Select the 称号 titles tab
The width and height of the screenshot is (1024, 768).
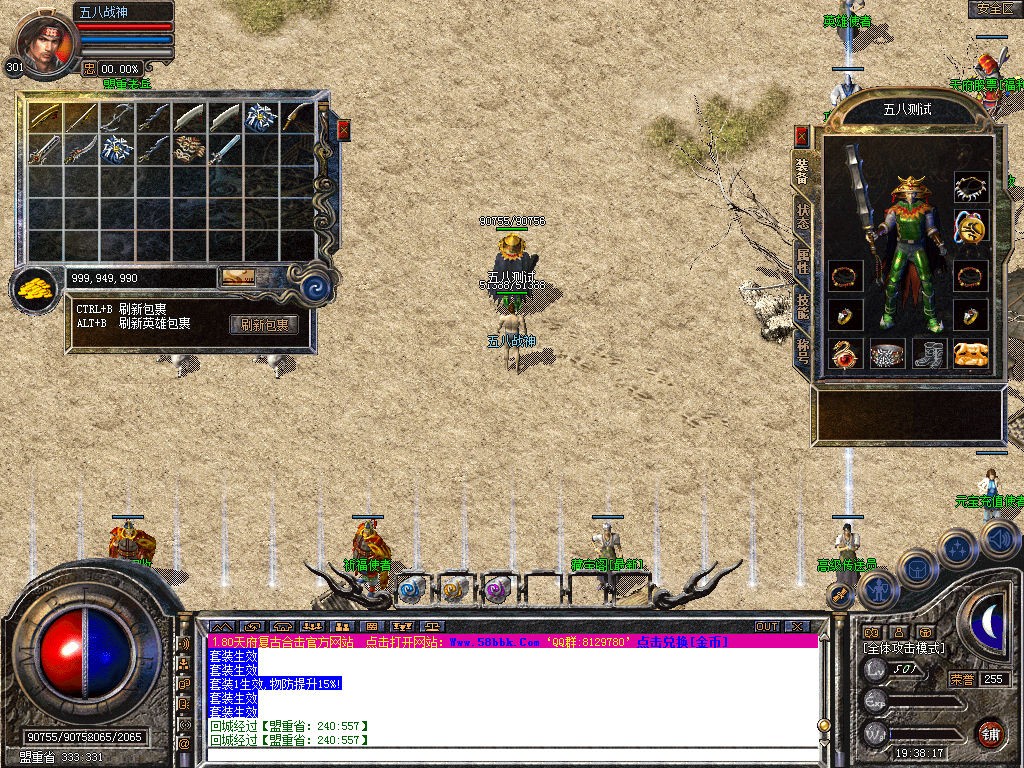coord(802,349)
